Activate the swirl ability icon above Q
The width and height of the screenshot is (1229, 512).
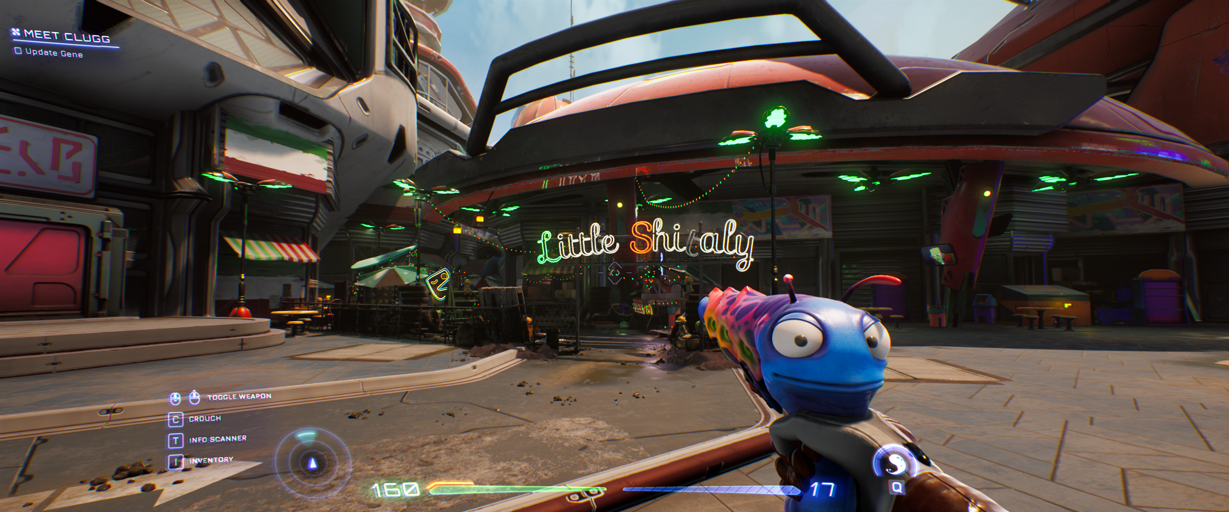click(x=893, y=462)
